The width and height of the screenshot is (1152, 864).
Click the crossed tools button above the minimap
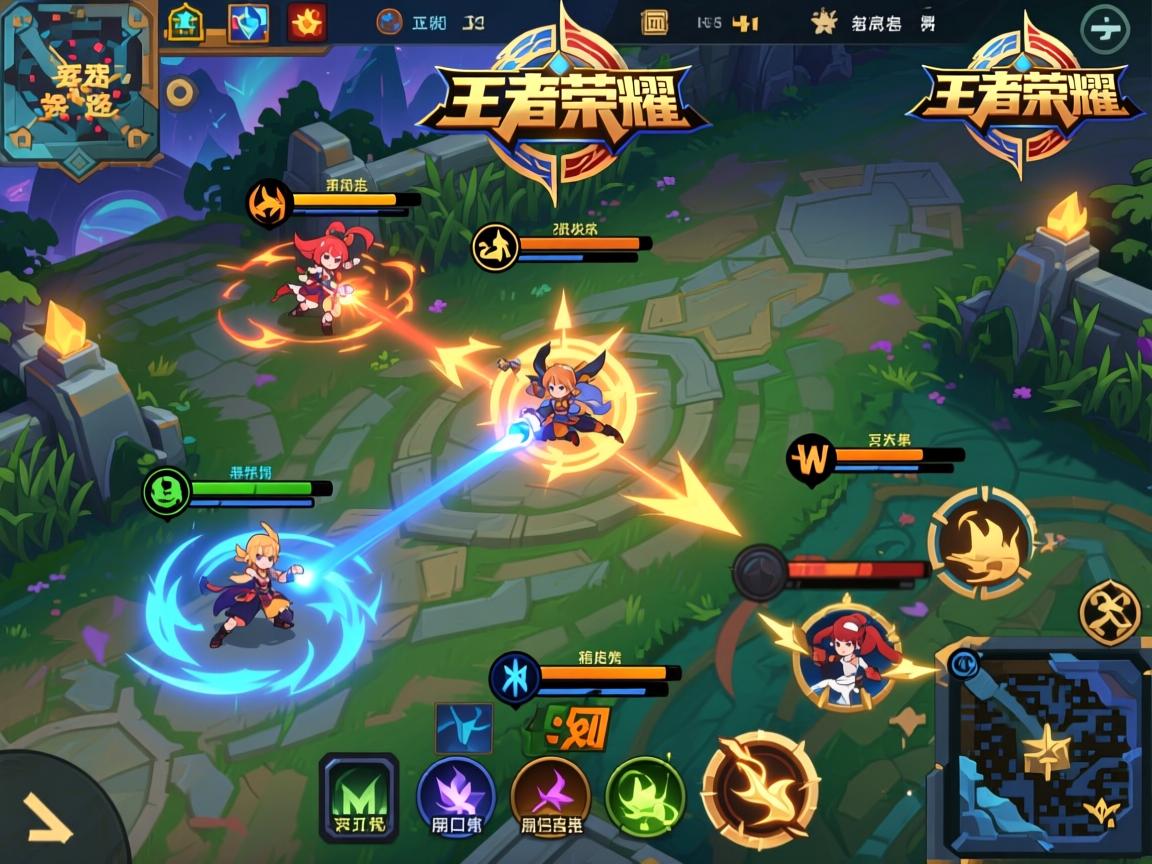(x=1110, y=612)
